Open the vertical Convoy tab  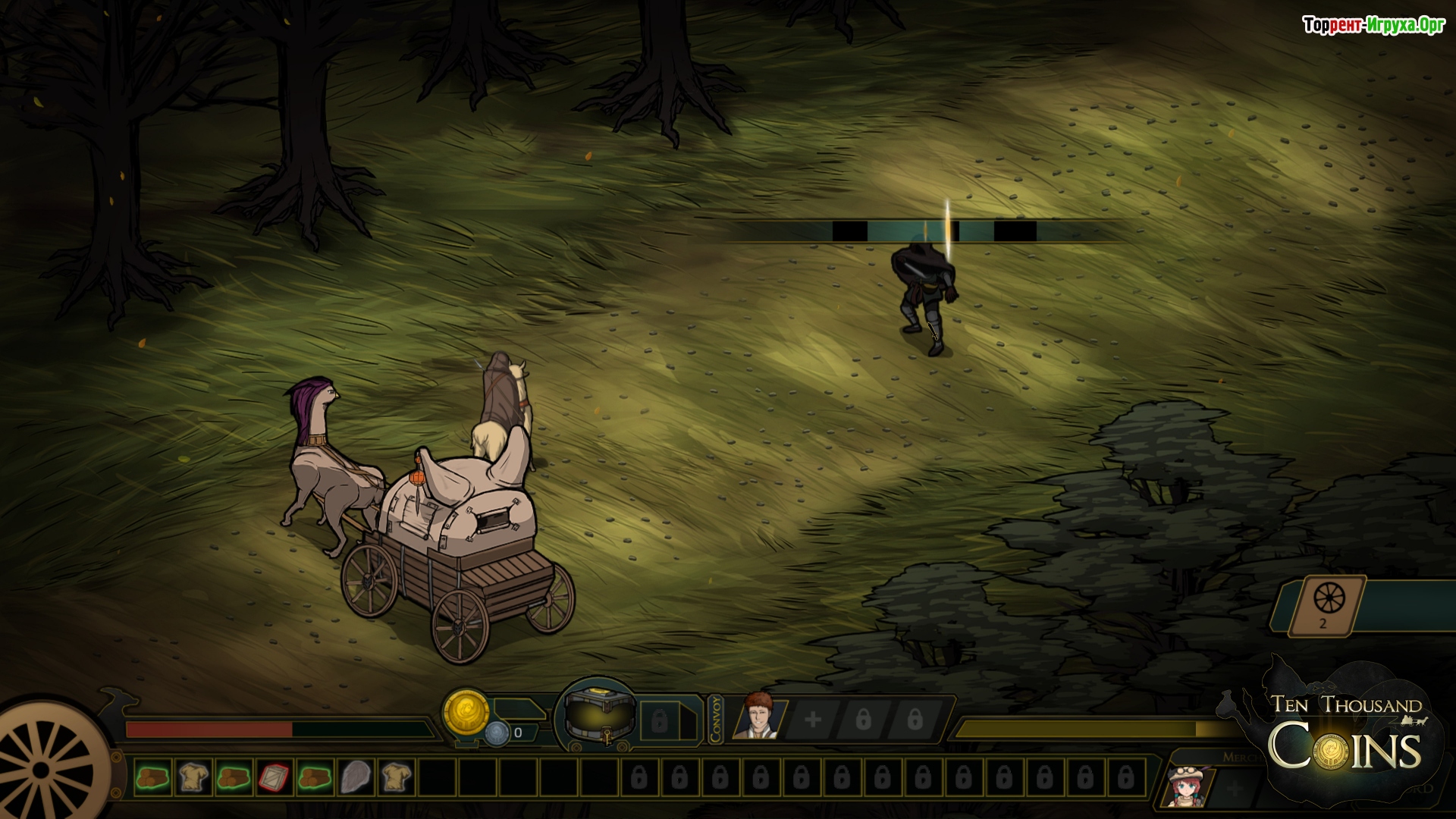point(717,719)
